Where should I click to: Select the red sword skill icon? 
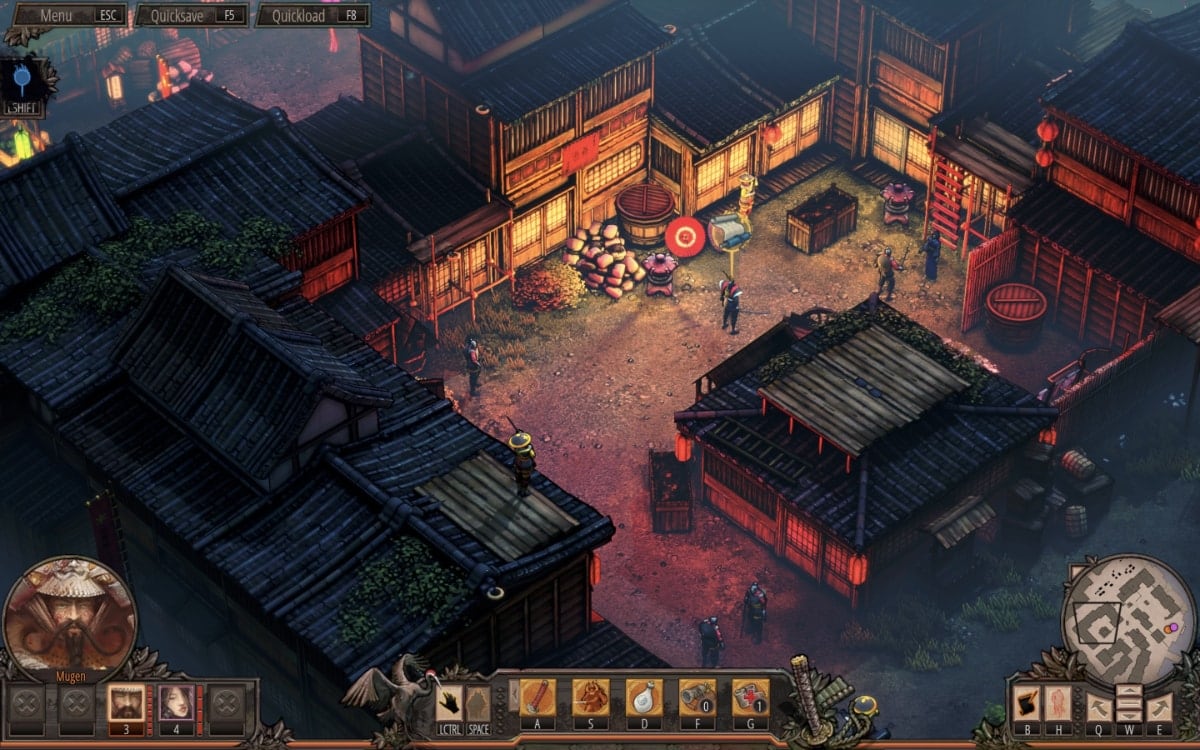click(x=537, y=697)
